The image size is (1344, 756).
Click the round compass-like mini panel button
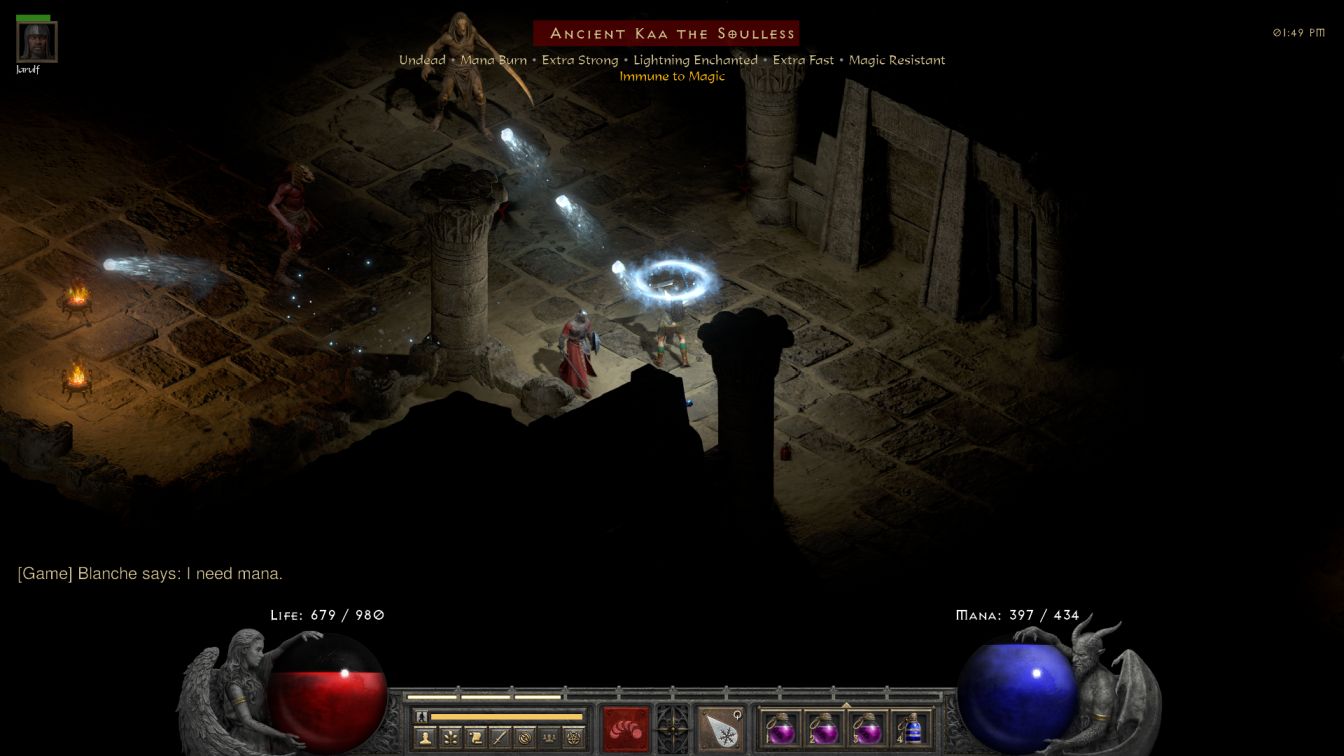click(x=524, y=738)
